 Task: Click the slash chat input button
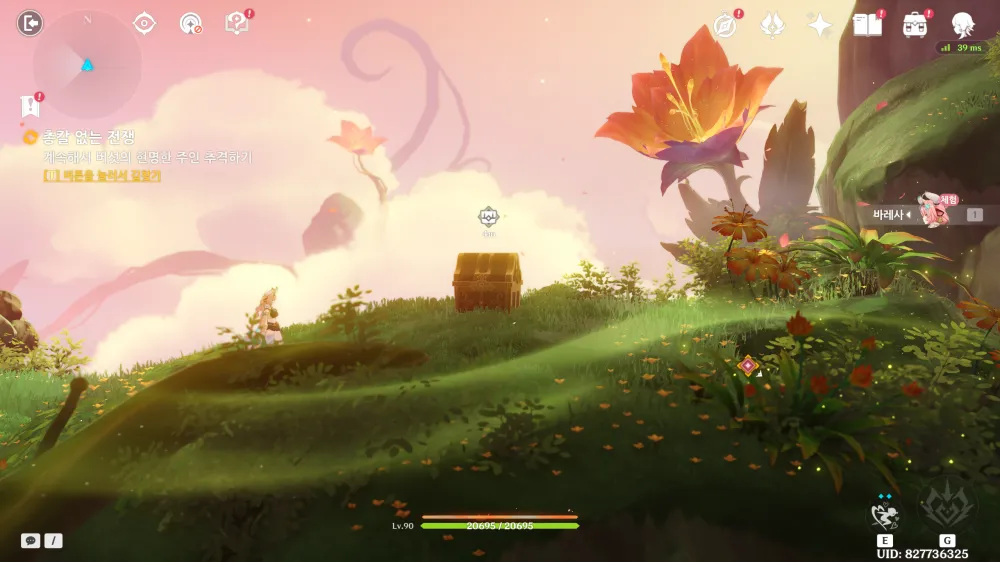pyautogui.click(x=53, y=540)
